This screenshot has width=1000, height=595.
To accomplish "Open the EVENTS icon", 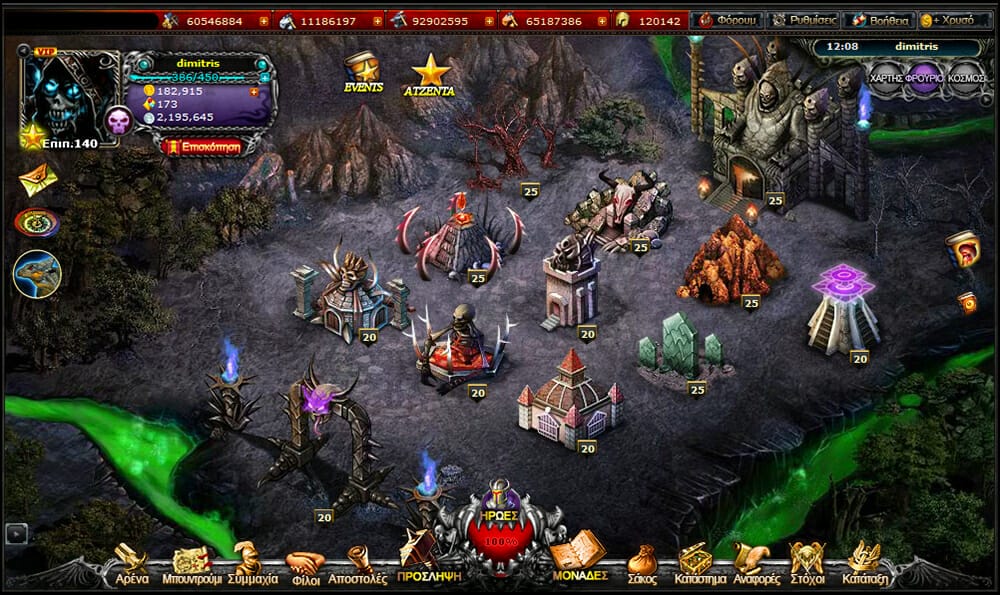I will (x=363, y=72).
